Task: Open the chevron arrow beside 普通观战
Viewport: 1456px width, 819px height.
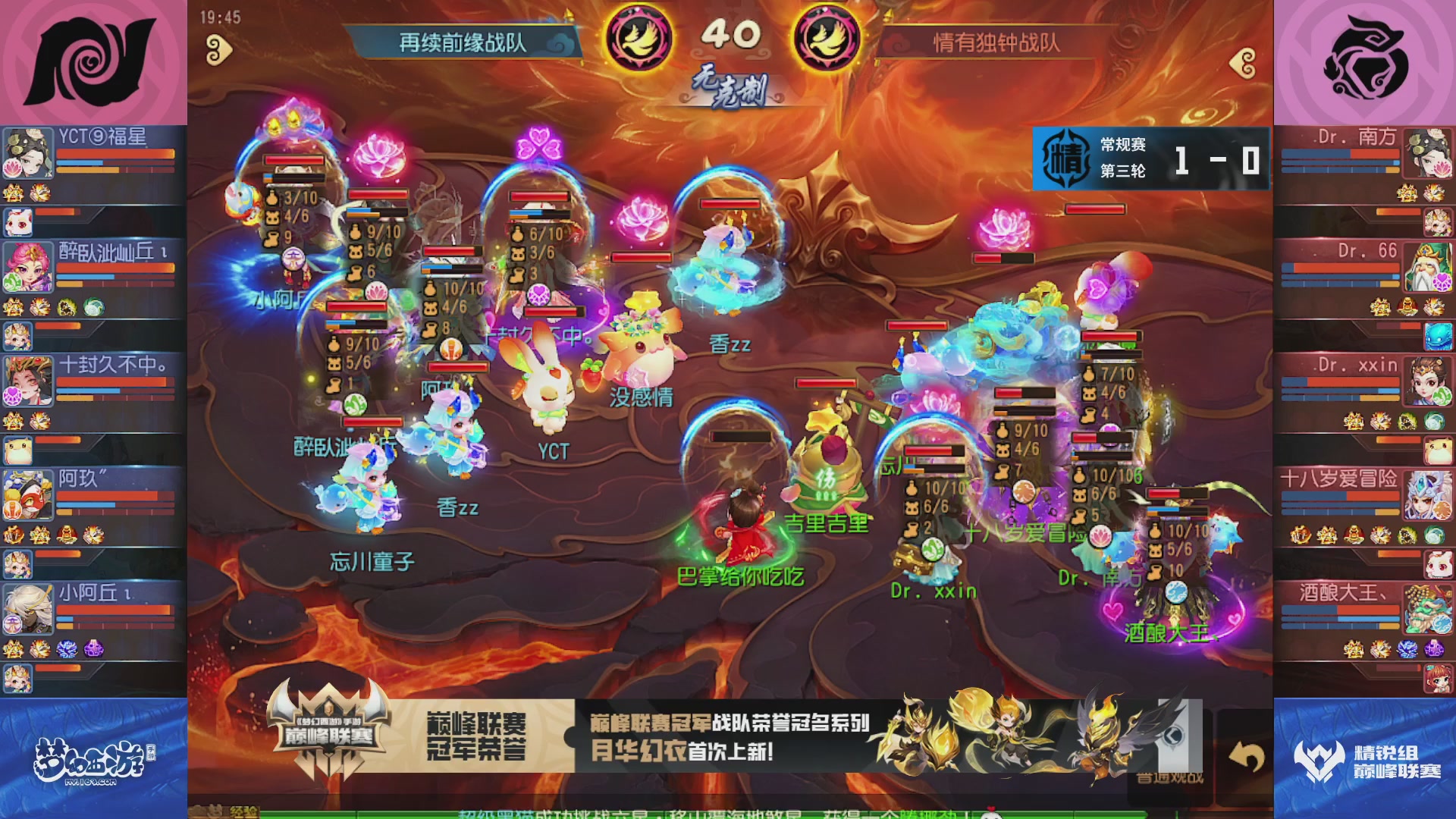Action: (1174, 735)
